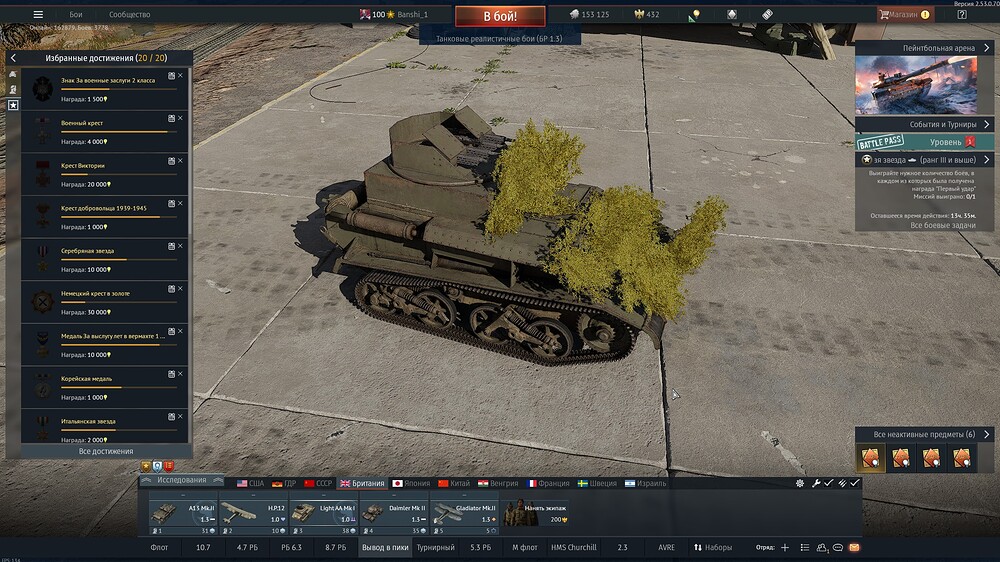Image resolution: width=1000 pixels, height=562 pixels.
Task: Select the A13 Mk.II vehicle slot
Action: [x=184, y=513]
